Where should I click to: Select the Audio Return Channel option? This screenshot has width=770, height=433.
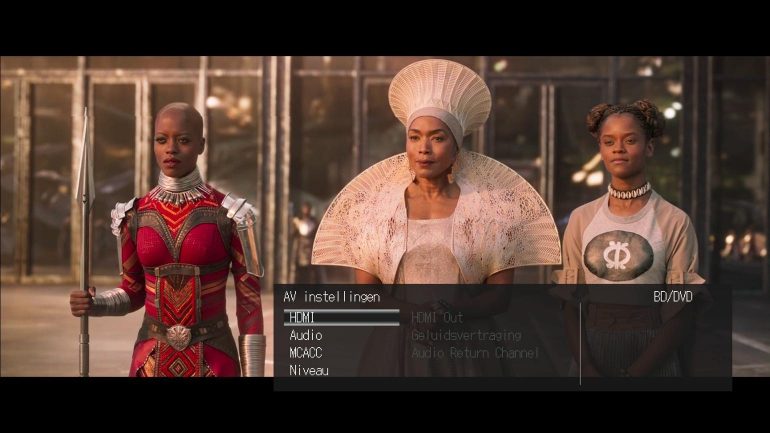pyautogui.click(x=475, y=353)
